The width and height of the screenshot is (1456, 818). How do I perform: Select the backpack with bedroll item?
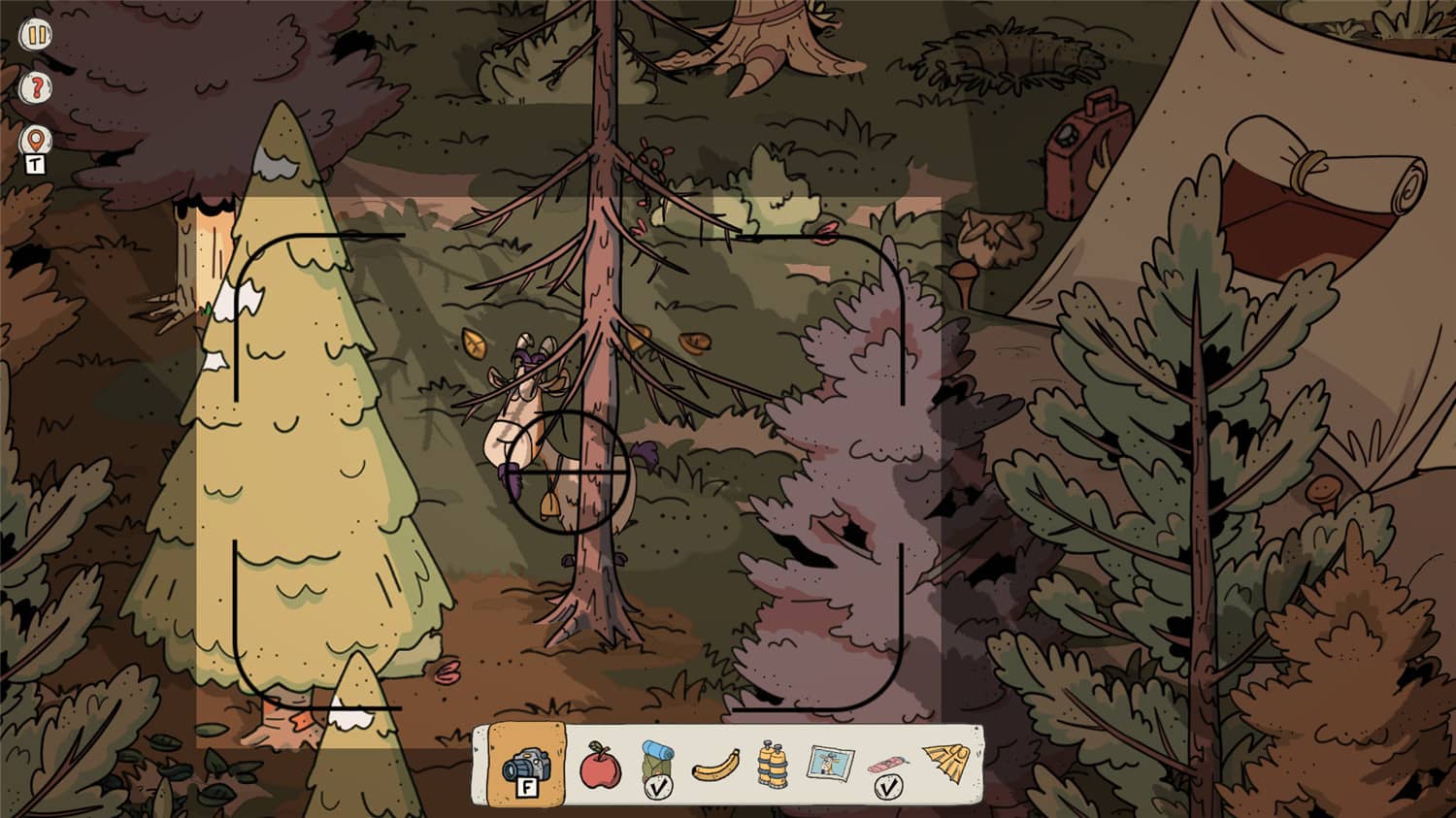pyautogui.click(x=656, y=767)
